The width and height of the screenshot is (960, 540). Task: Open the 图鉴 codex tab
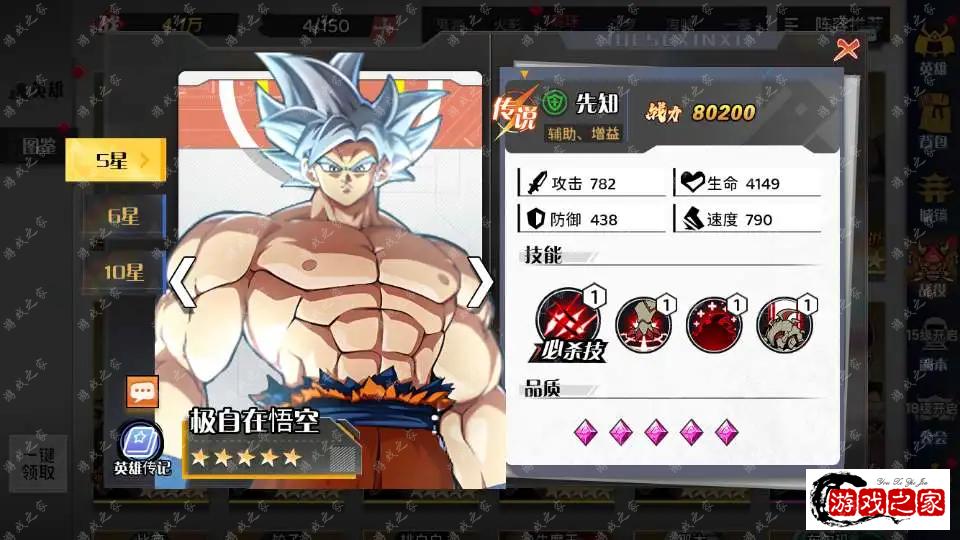point(40,147)
